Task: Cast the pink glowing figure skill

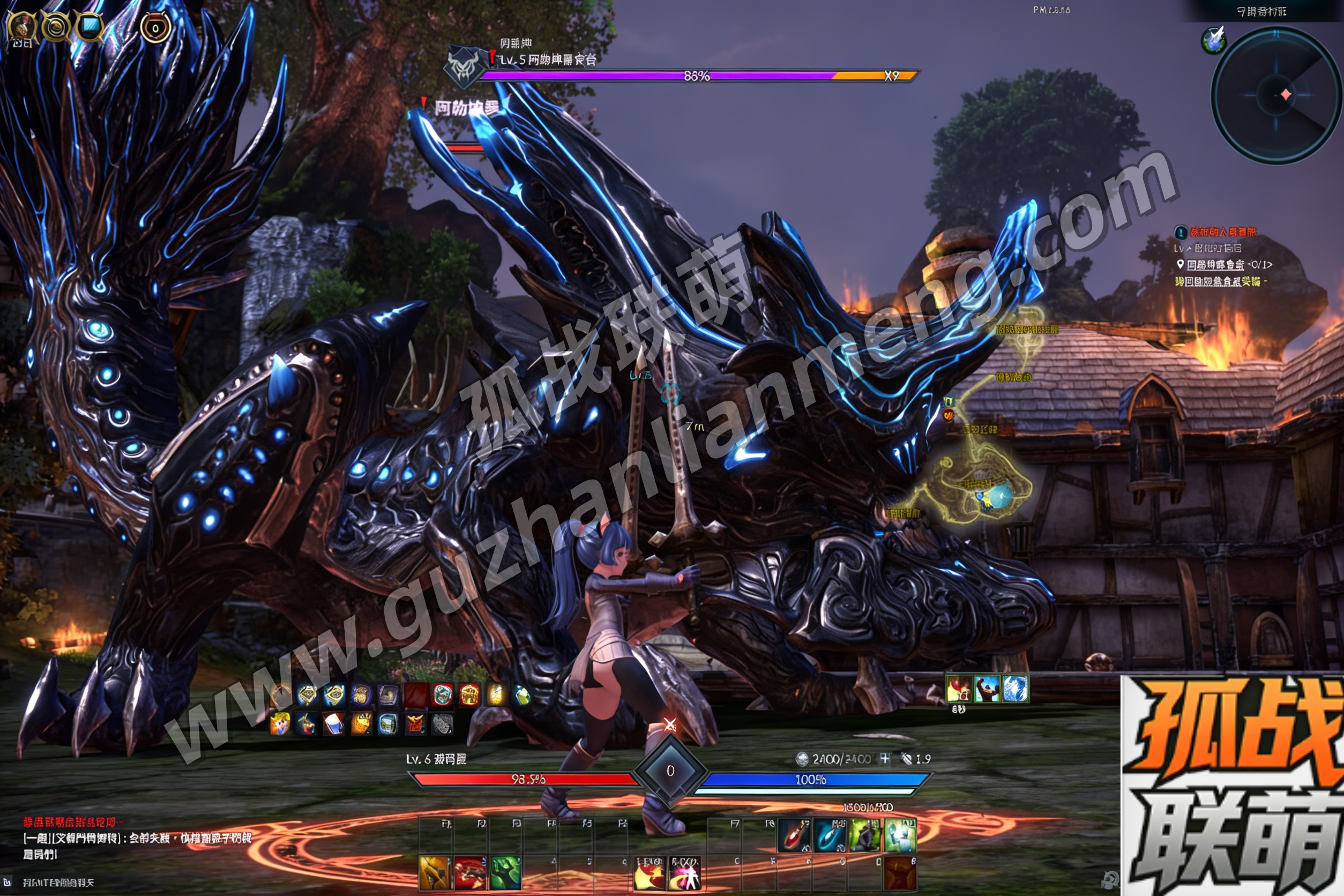Action: click(685, 873)
